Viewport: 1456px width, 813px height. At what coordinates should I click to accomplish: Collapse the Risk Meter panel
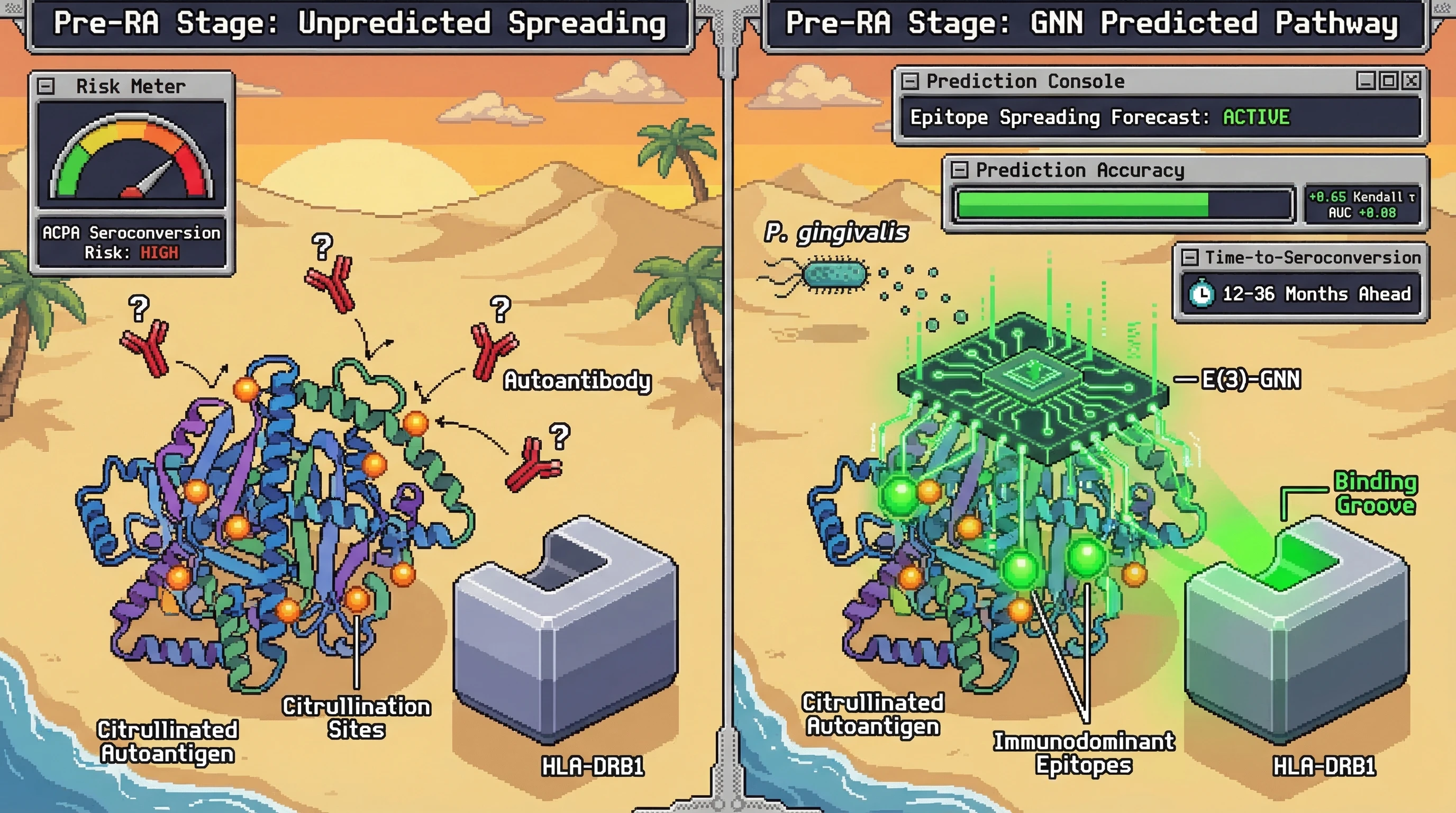(x=46, y=86)
